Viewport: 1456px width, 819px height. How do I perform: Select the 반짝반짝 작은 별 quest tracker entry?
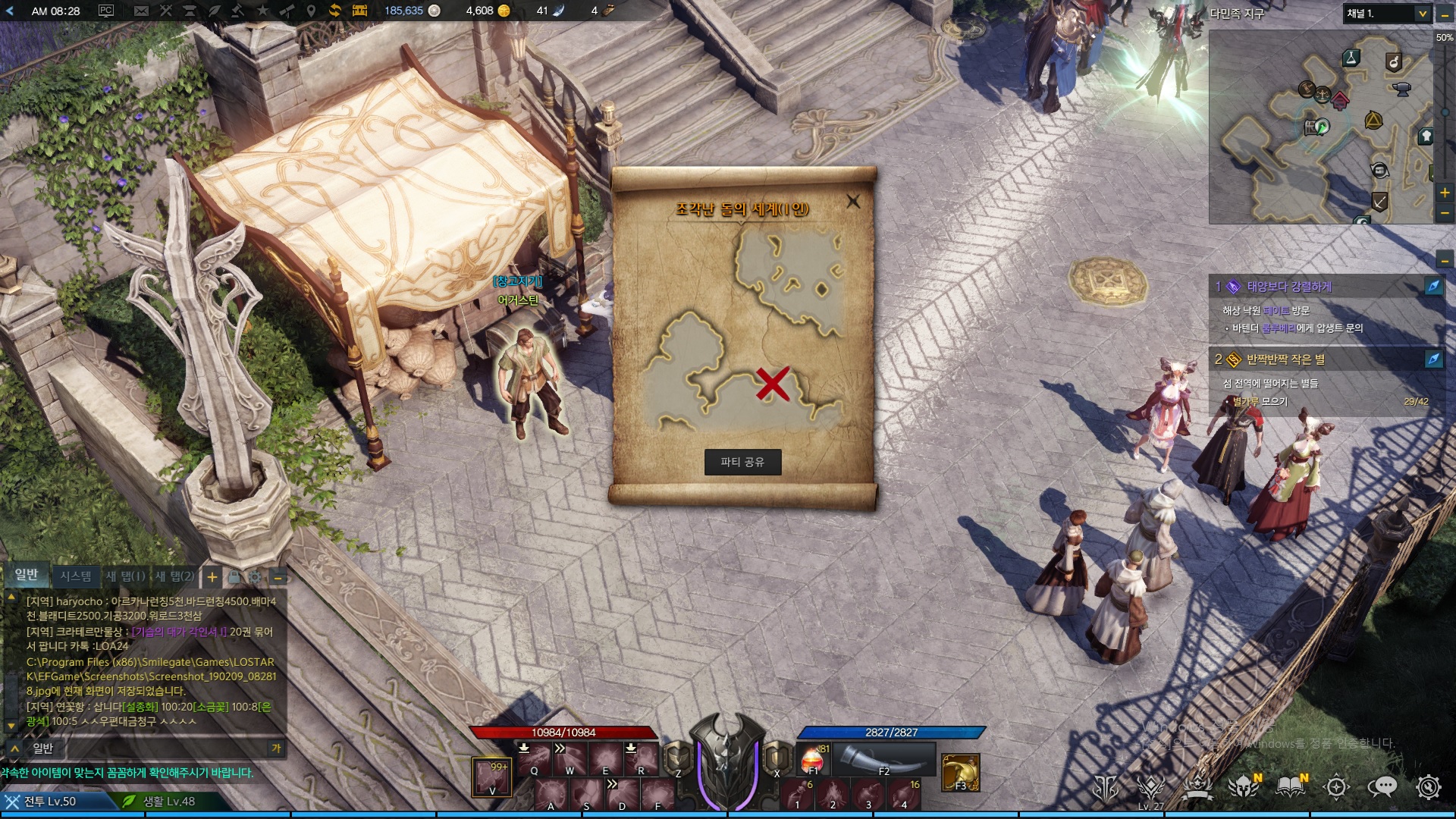(x=1285, y=359)
